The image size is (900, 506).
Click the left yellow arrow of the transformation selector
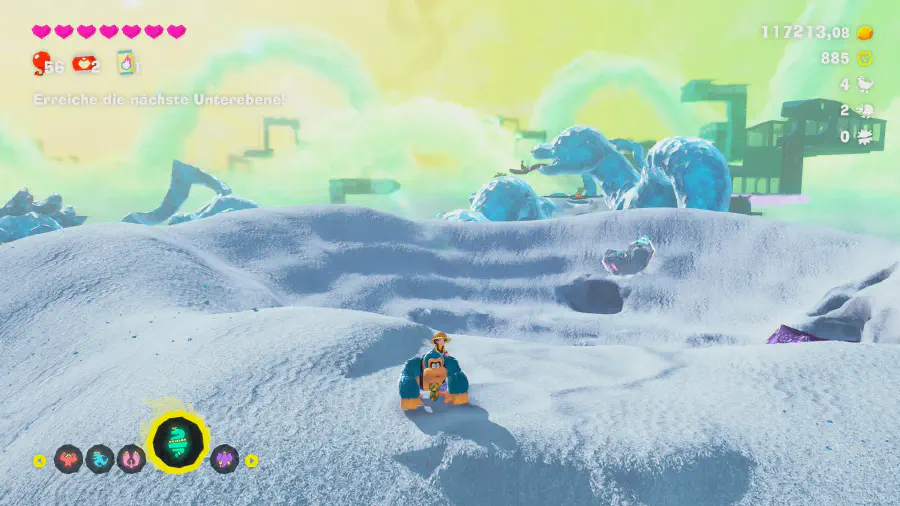pos(39,461)
